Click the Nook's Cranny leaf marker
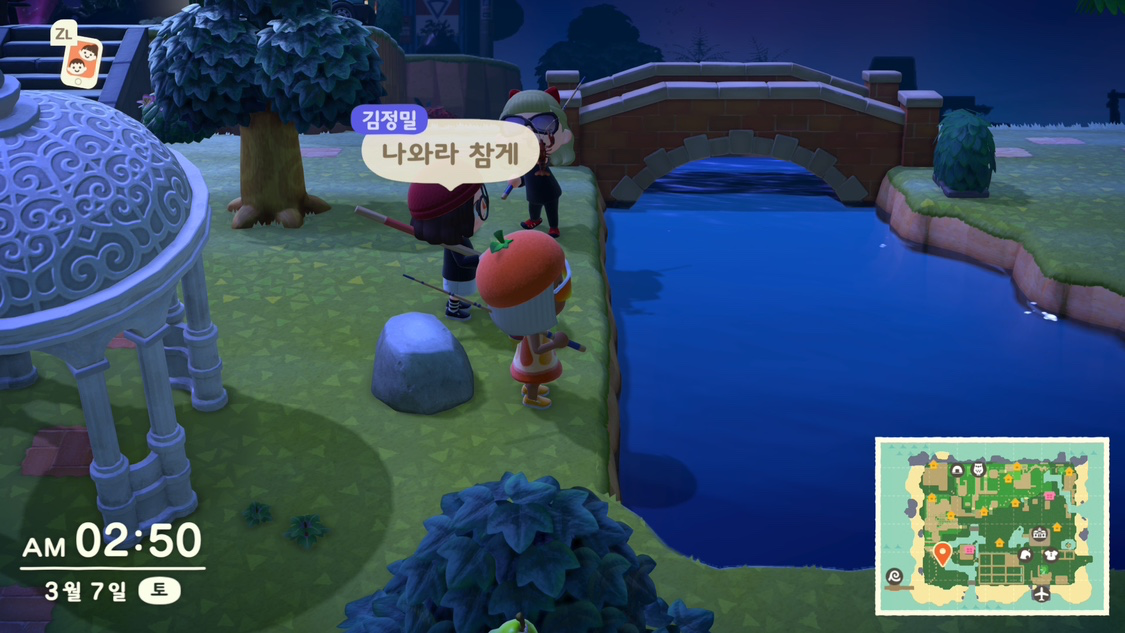 coord(1025,554)
